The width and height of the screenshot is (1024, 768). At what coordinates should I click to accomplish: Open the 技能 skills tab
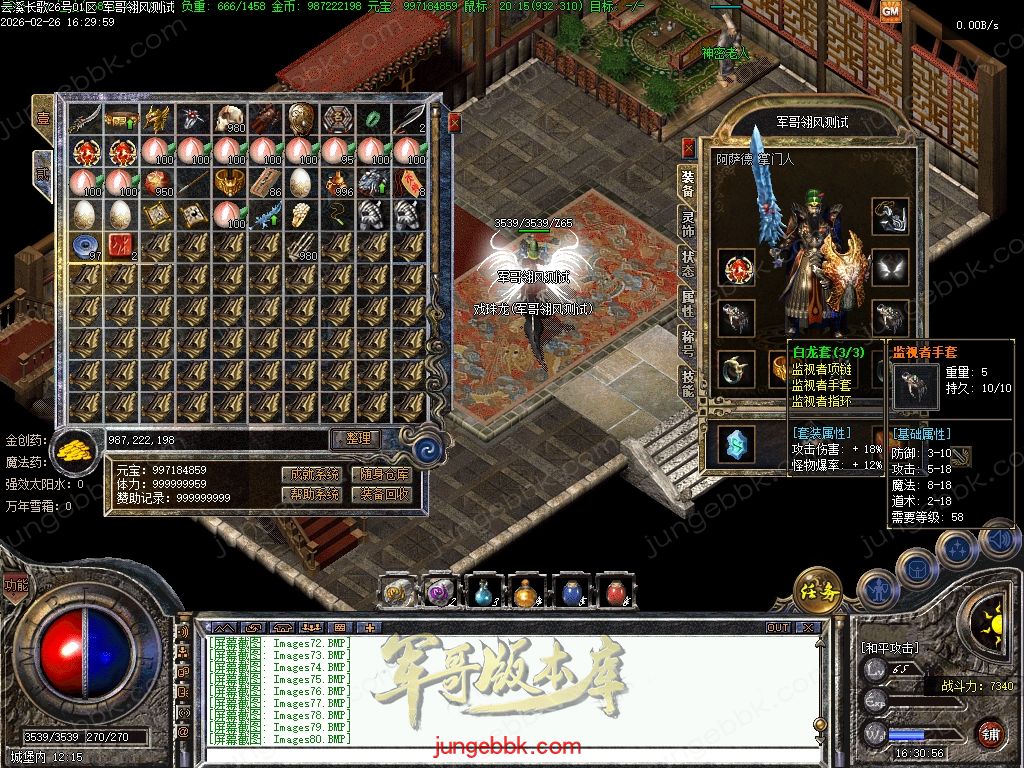[688, 379]
